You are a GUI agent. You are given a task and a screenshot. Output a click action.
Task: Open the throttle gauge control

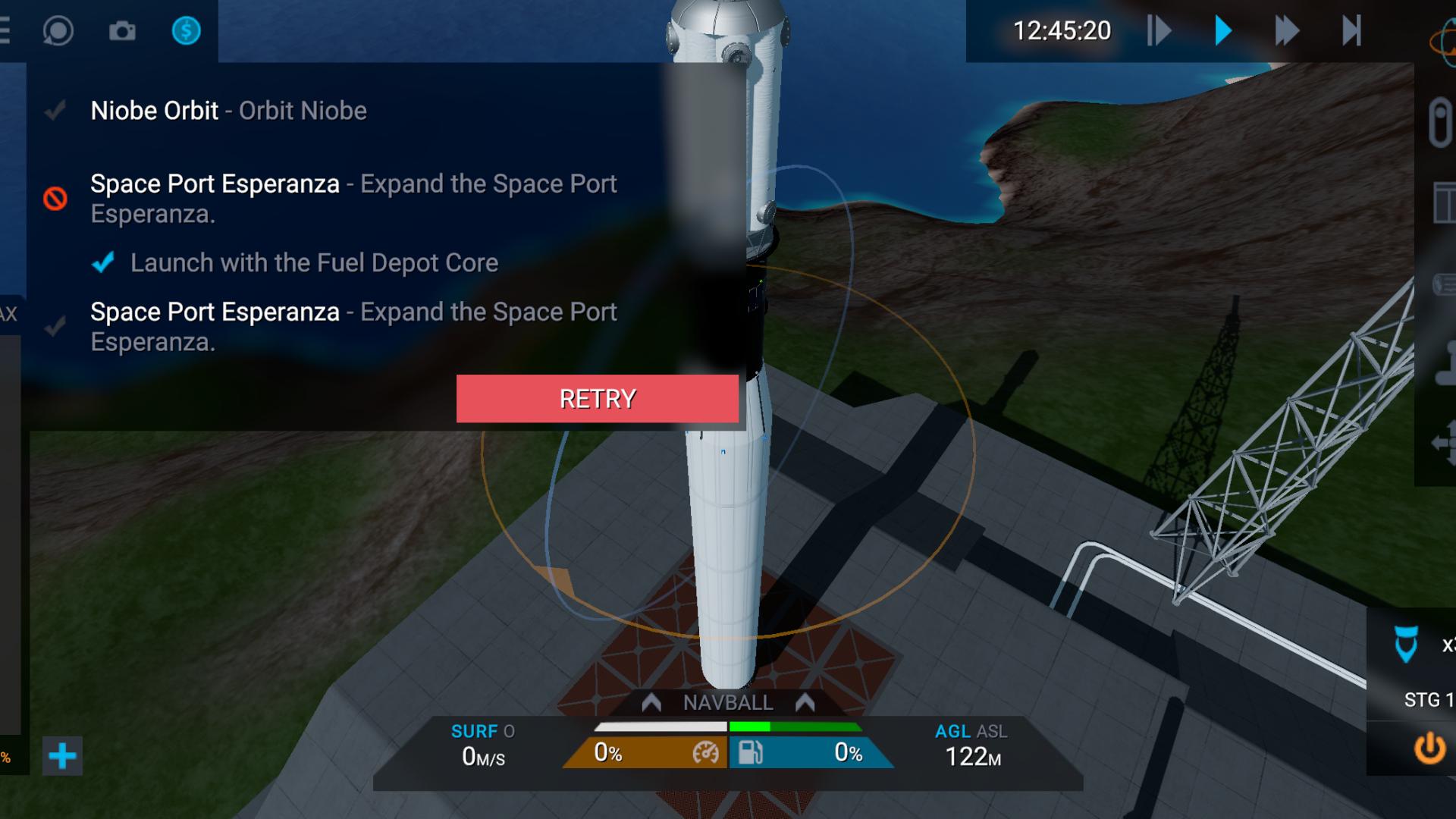(705, 753)
